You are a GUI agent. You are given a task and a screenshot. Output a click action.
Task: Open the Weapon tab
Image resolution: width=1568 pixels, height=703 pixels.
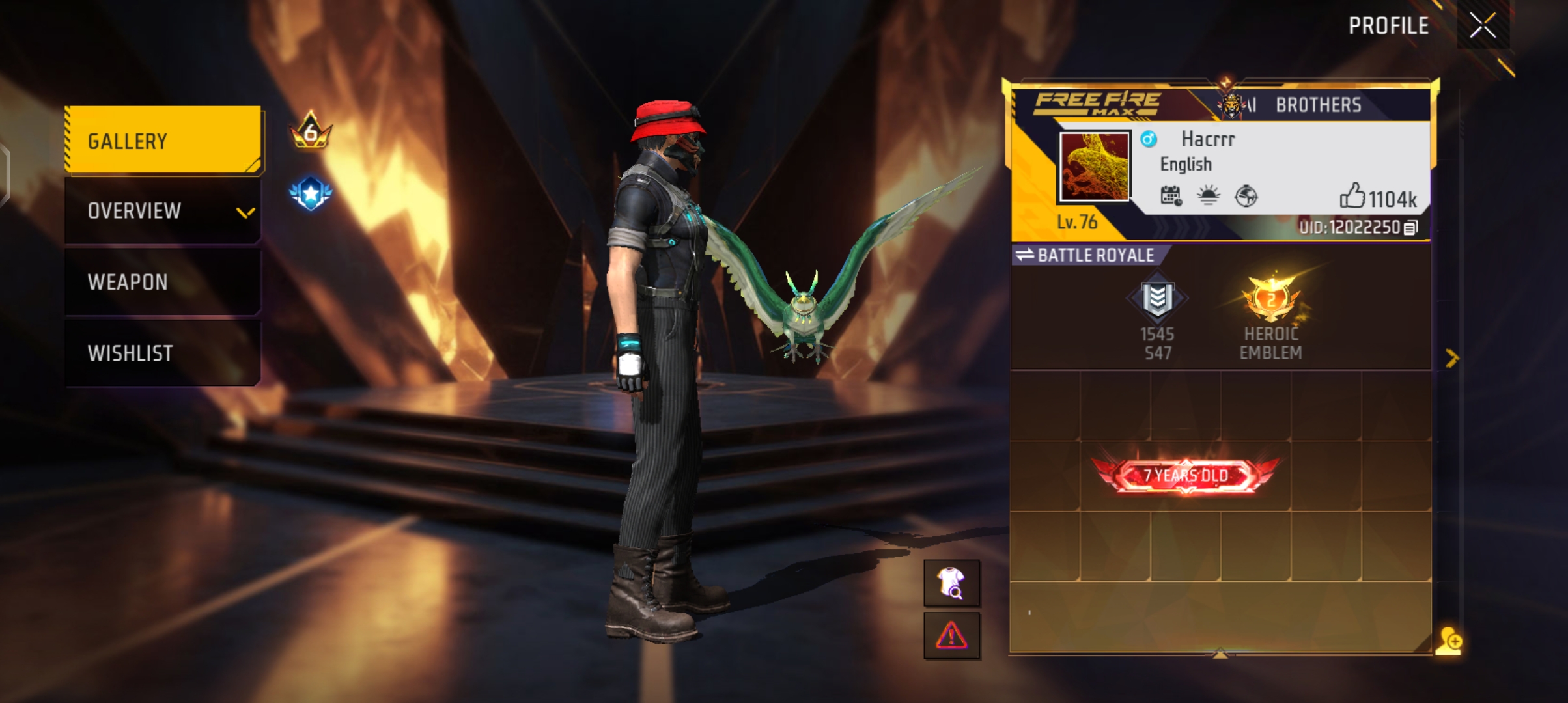click(x=163, y=282)
